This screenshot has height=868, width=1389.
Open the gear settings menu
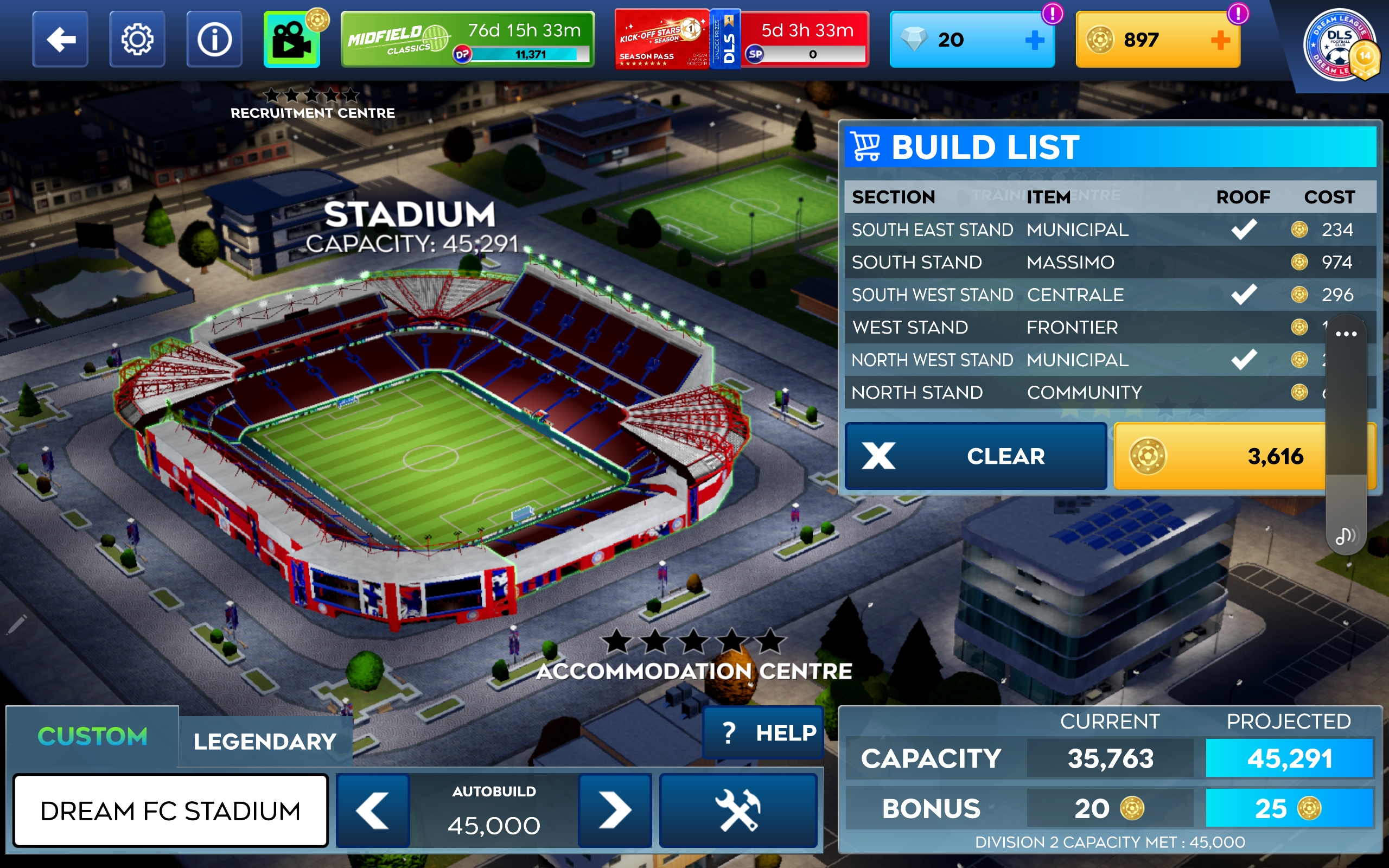click(x=137, y=40)
